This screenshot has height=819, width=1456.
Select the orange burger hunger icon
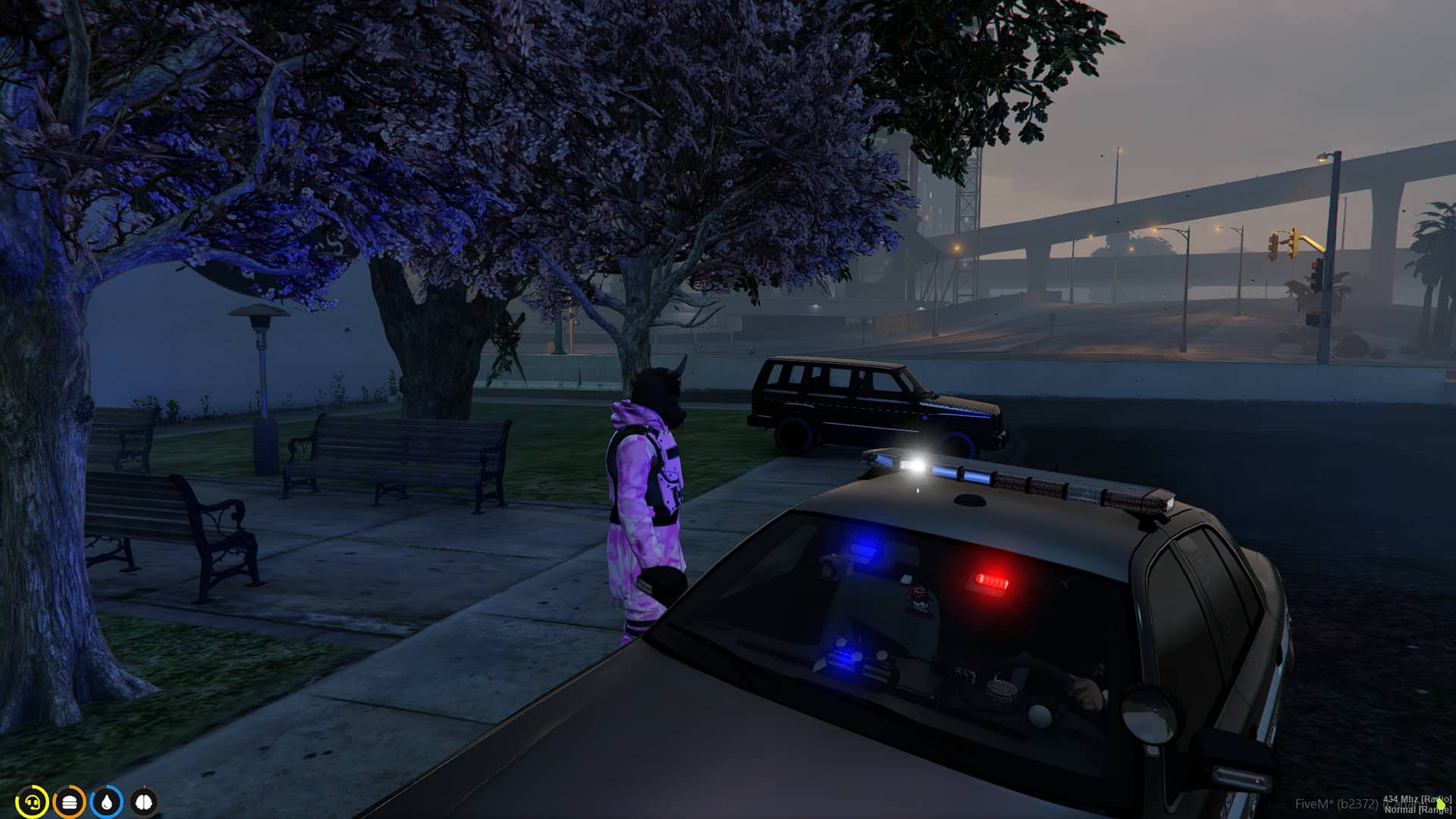69,802
